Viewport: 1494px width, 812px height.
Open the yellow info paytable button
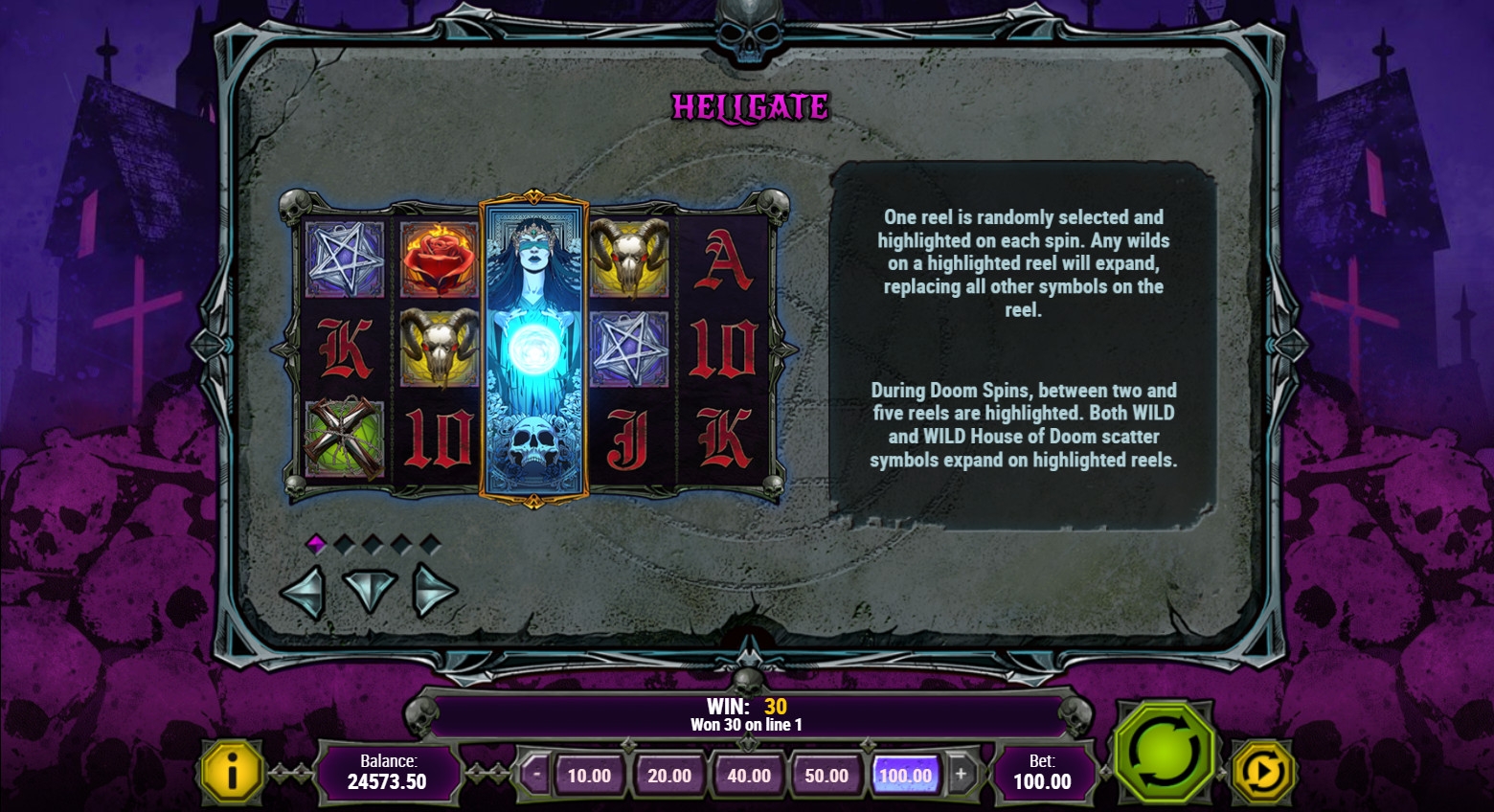pyautogui.click(x=232, y=771)
